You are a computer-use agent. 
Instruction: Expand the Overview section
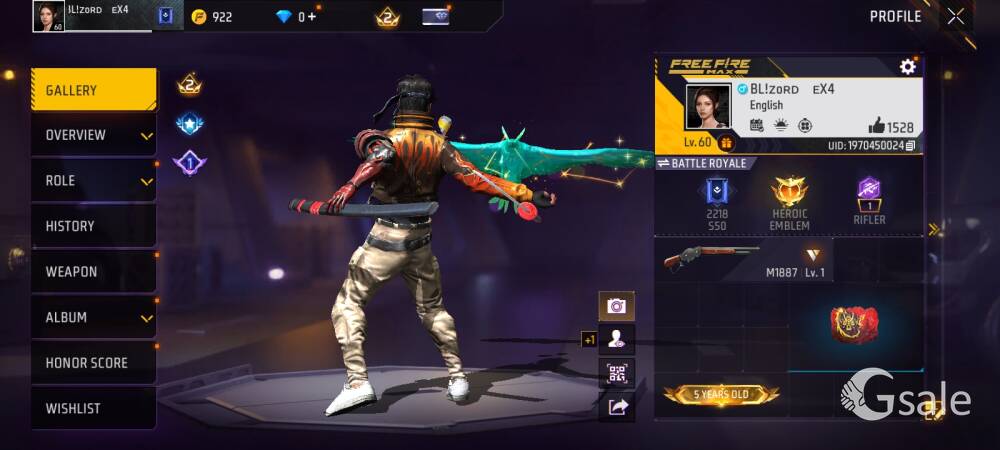[x=93, y=135]
